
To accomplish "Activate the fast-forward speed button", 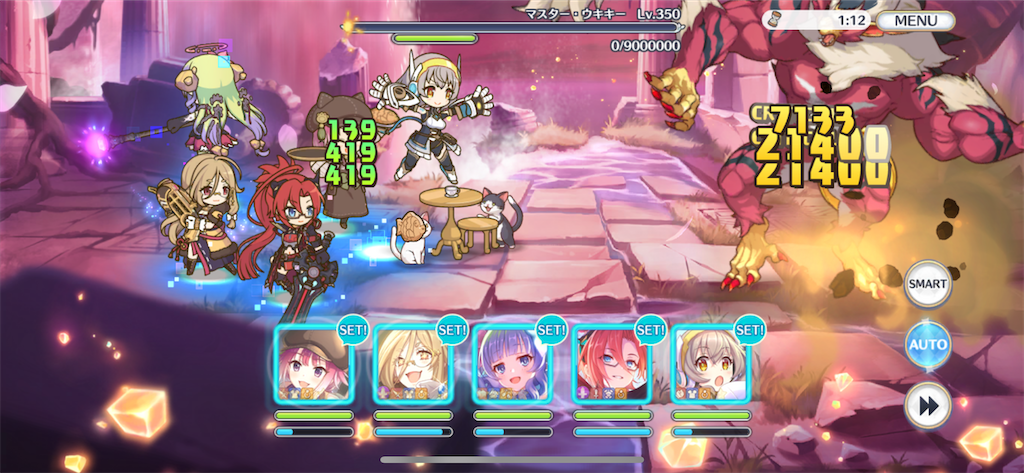I will point(927,406).
